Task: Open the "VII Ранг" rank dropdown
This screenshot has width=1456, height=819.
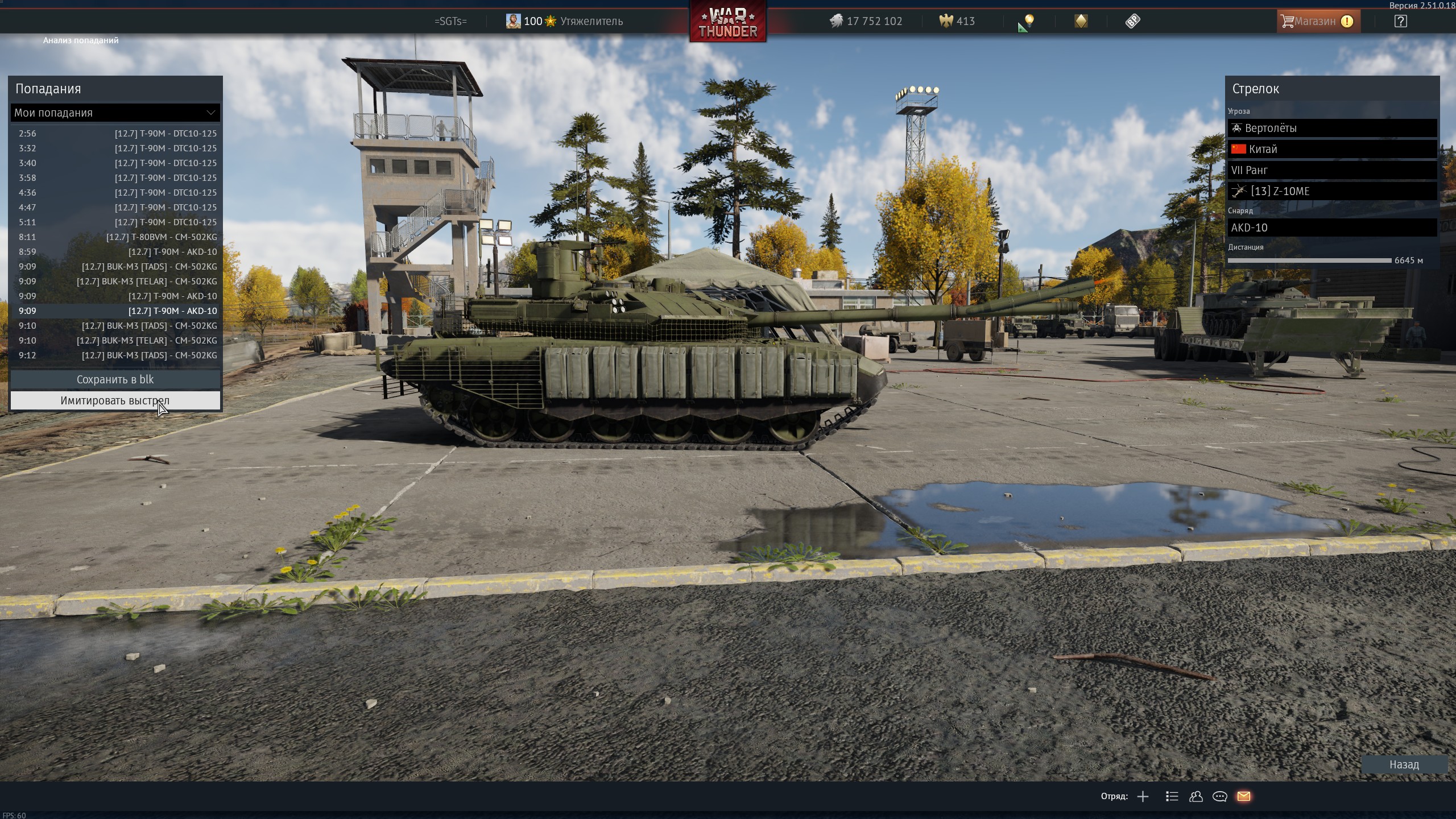Action: [x=1331, y=170]
